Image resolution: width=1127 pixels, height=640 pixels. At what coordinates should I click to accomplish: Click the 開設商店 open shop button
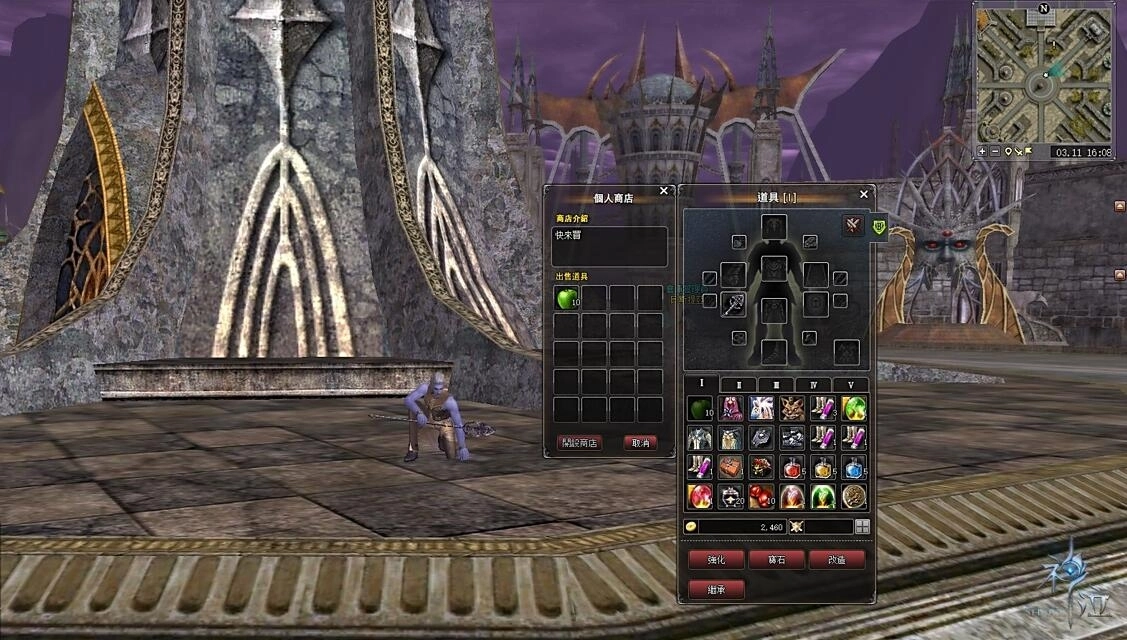(580, 443)
